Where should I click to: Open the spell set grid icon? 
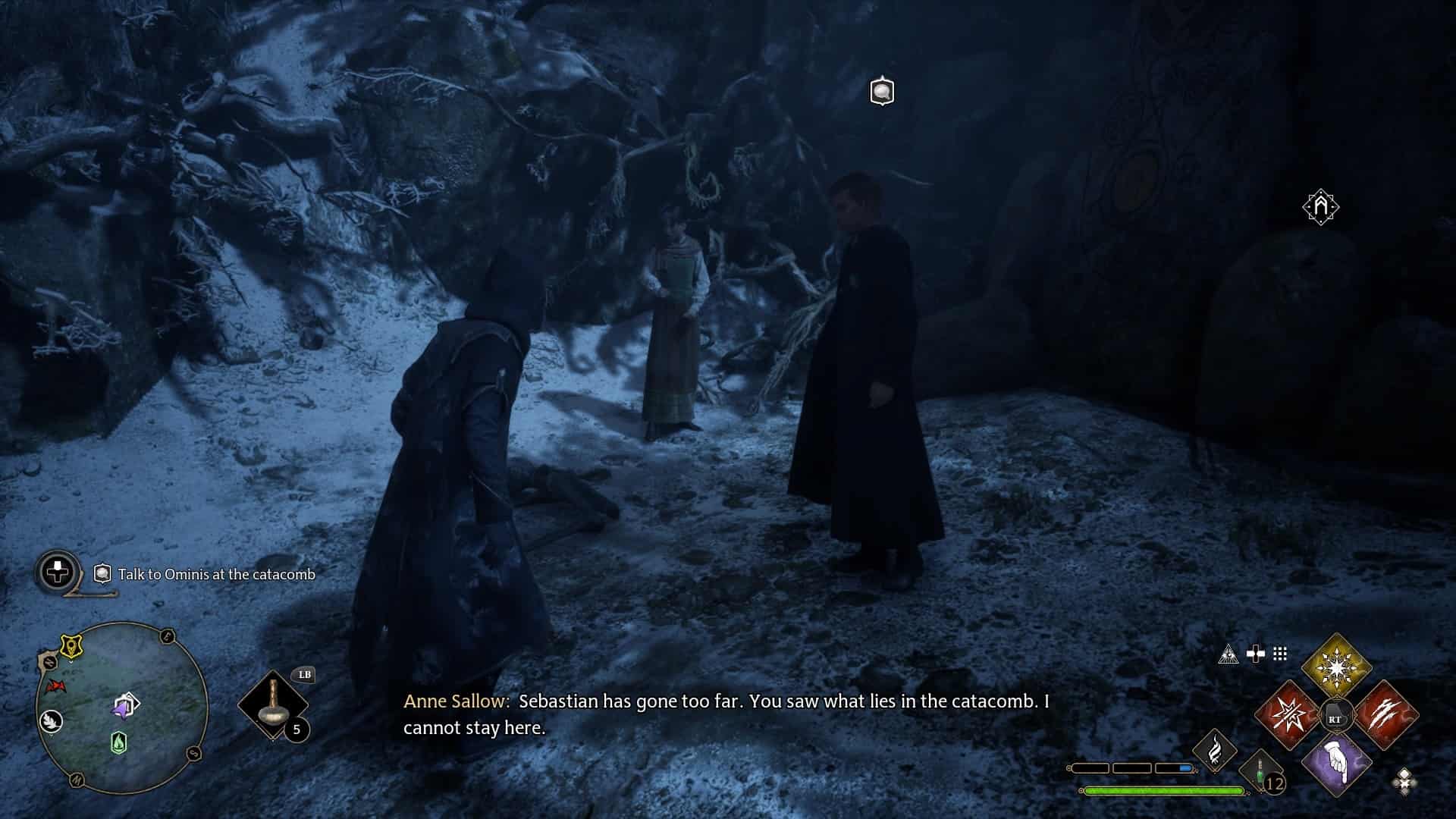pyautogui.click(x=1279, y=653)
